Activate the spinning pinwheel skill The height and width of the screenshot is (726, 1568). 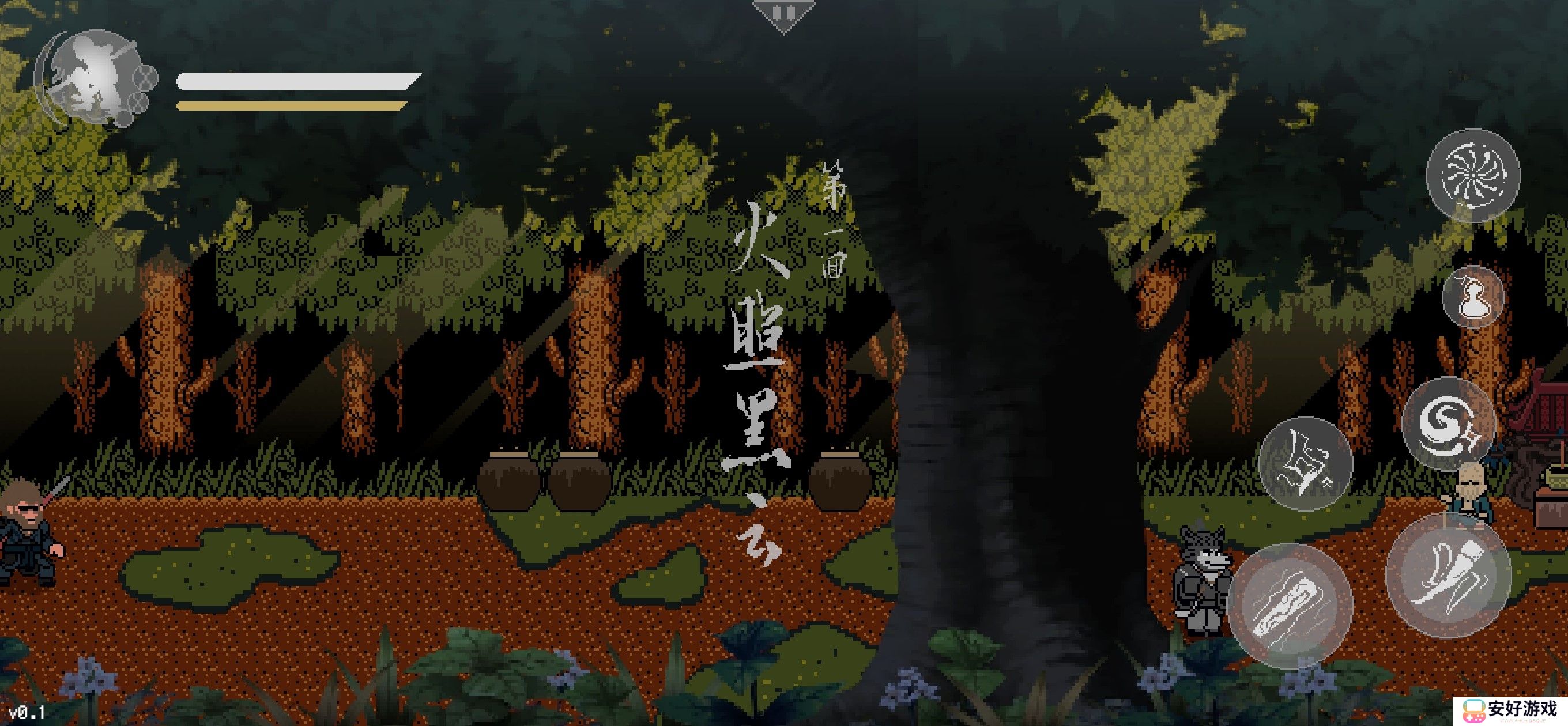coord(1472,175)
